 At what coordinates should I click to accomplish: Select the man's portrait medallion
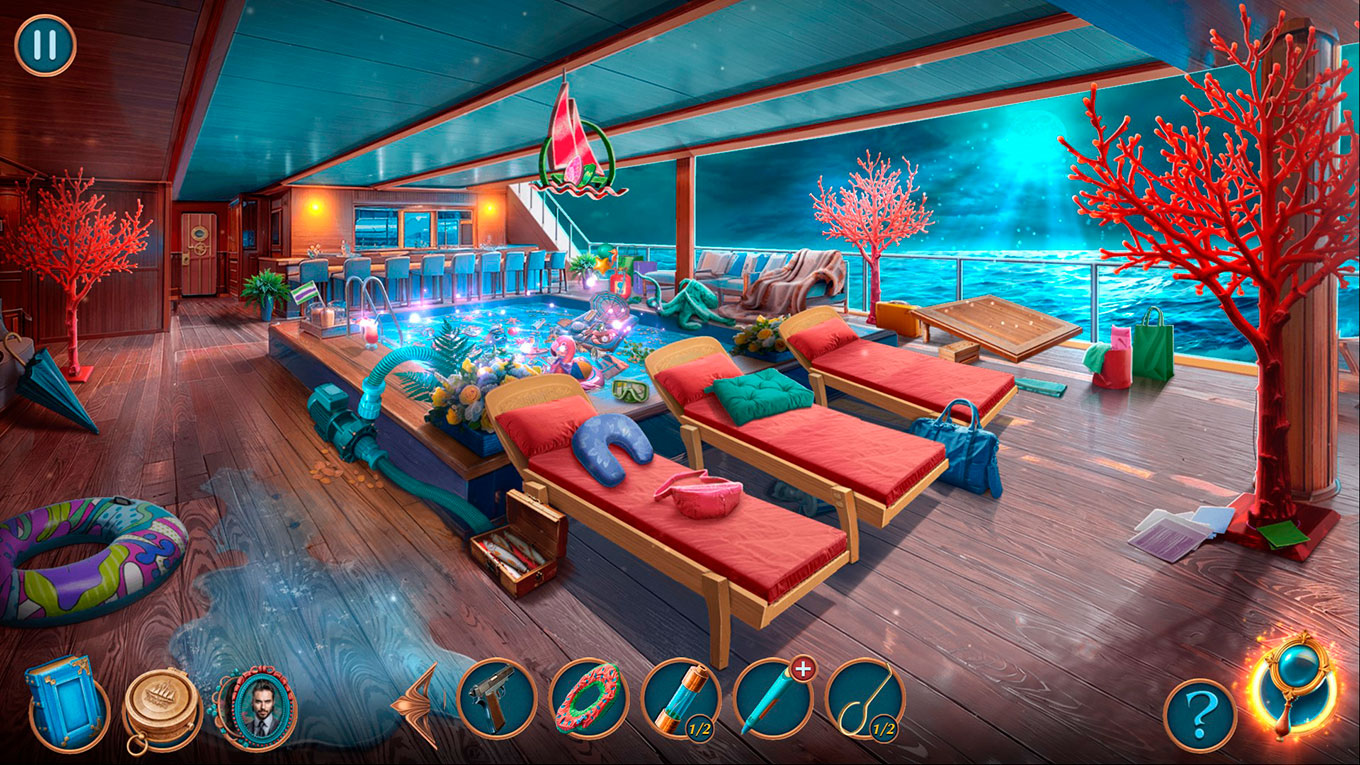point(257,706)
